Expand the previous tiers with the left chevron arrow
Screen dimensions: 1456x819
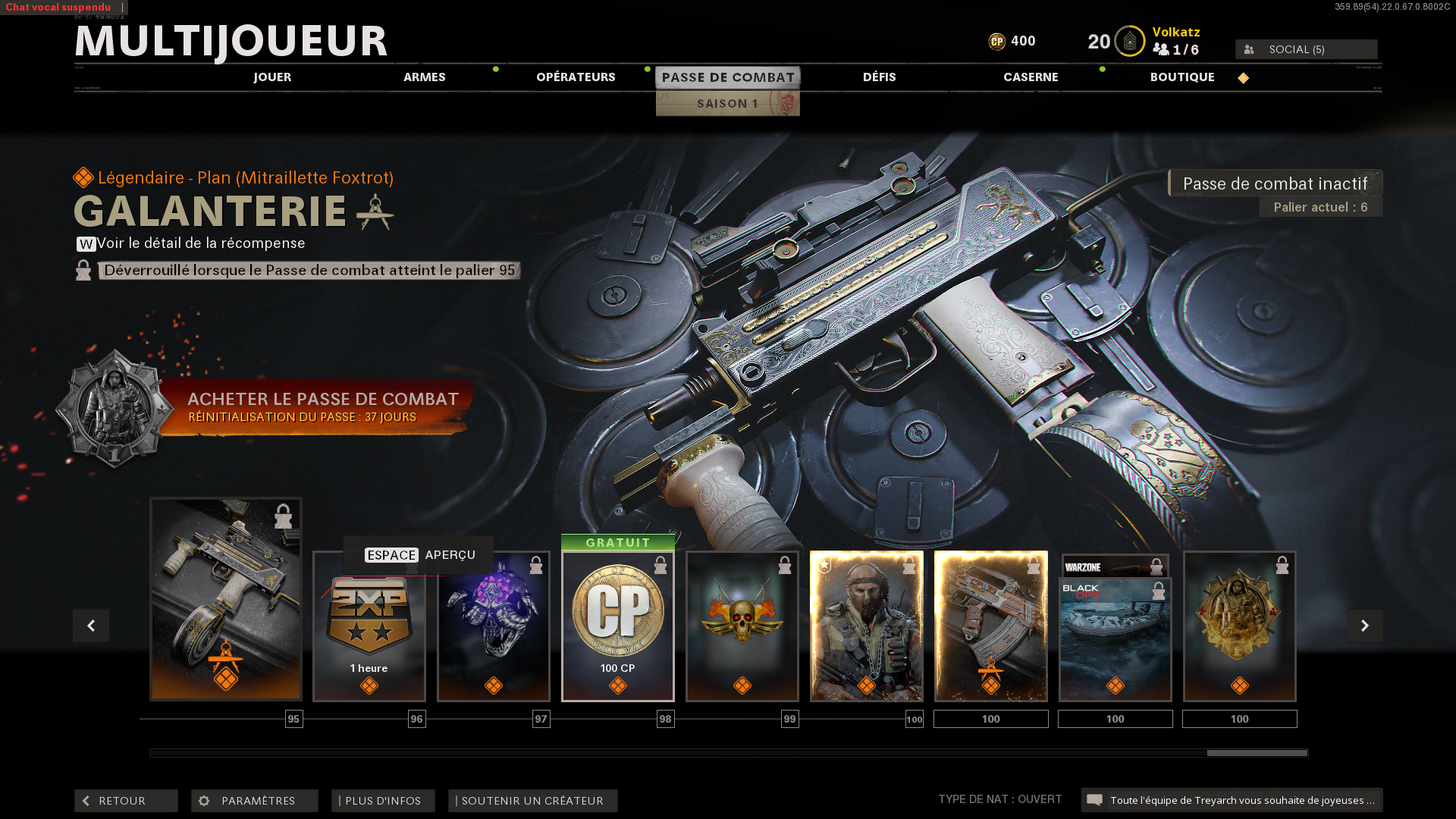point(91,626)
